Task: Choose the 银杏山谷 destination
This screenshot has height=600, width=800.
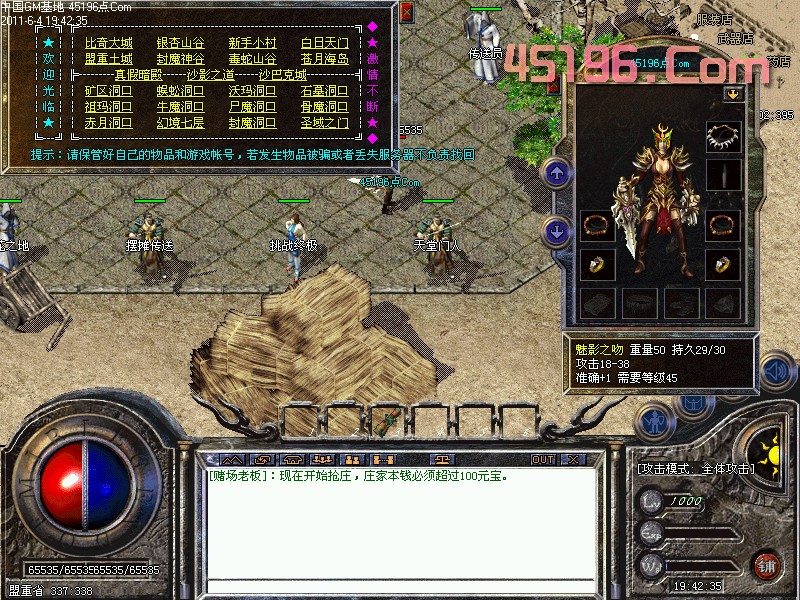Action: pyautogui.click(x=180, y=44)
